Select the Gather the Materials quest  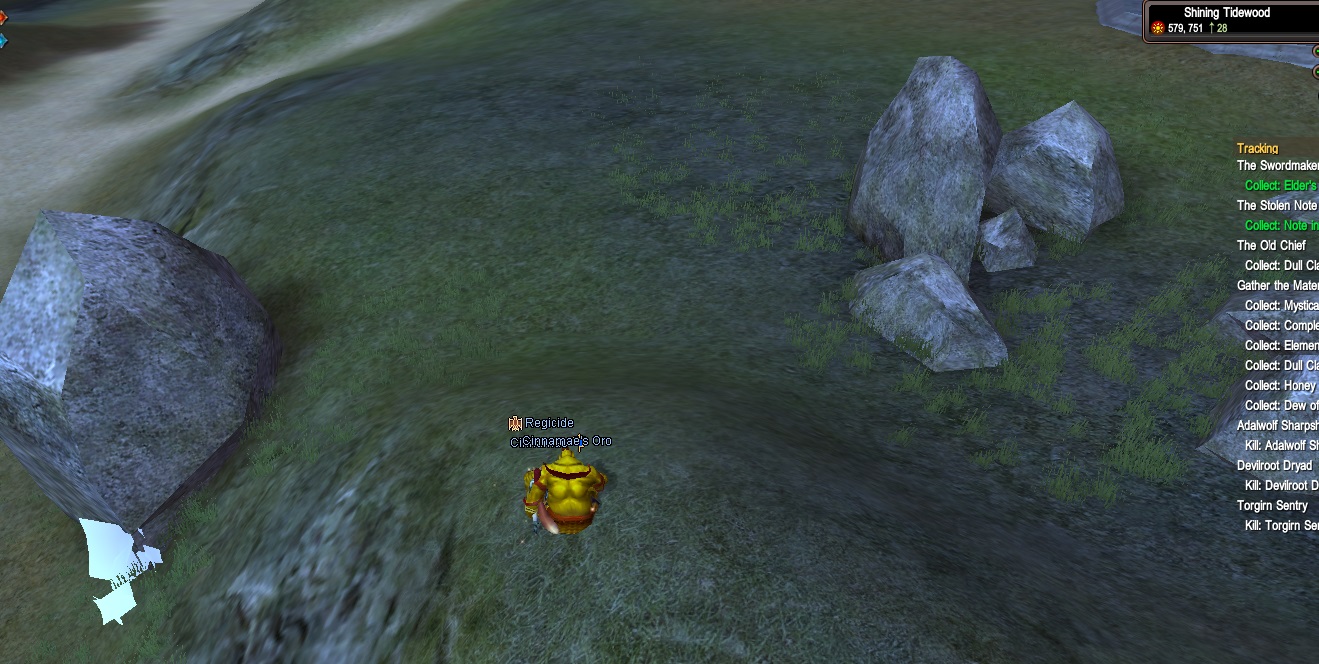coord(1277,286)
